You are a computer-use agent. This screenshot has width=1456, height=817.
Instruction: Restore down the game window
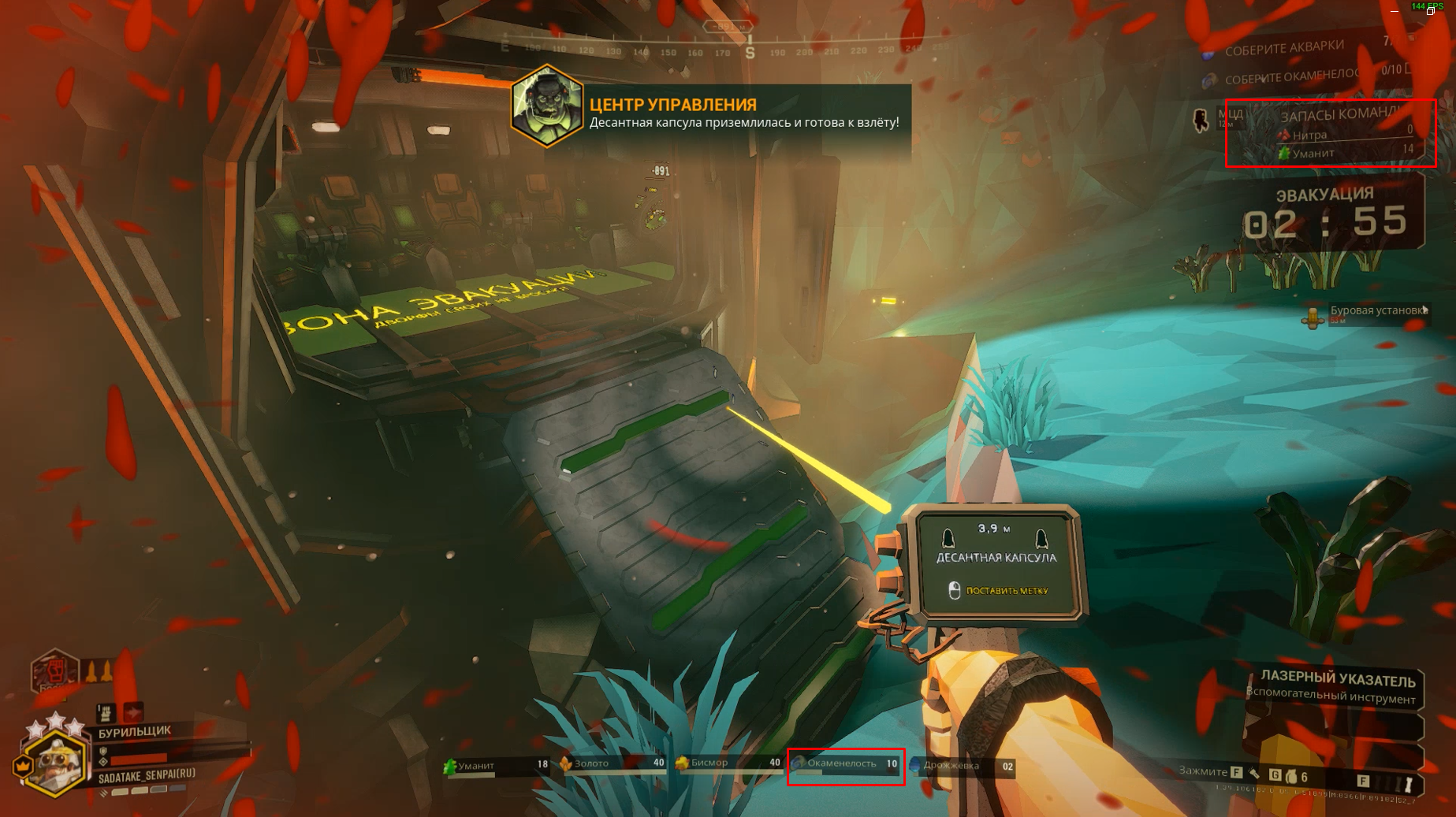(x=1430, y=12)
